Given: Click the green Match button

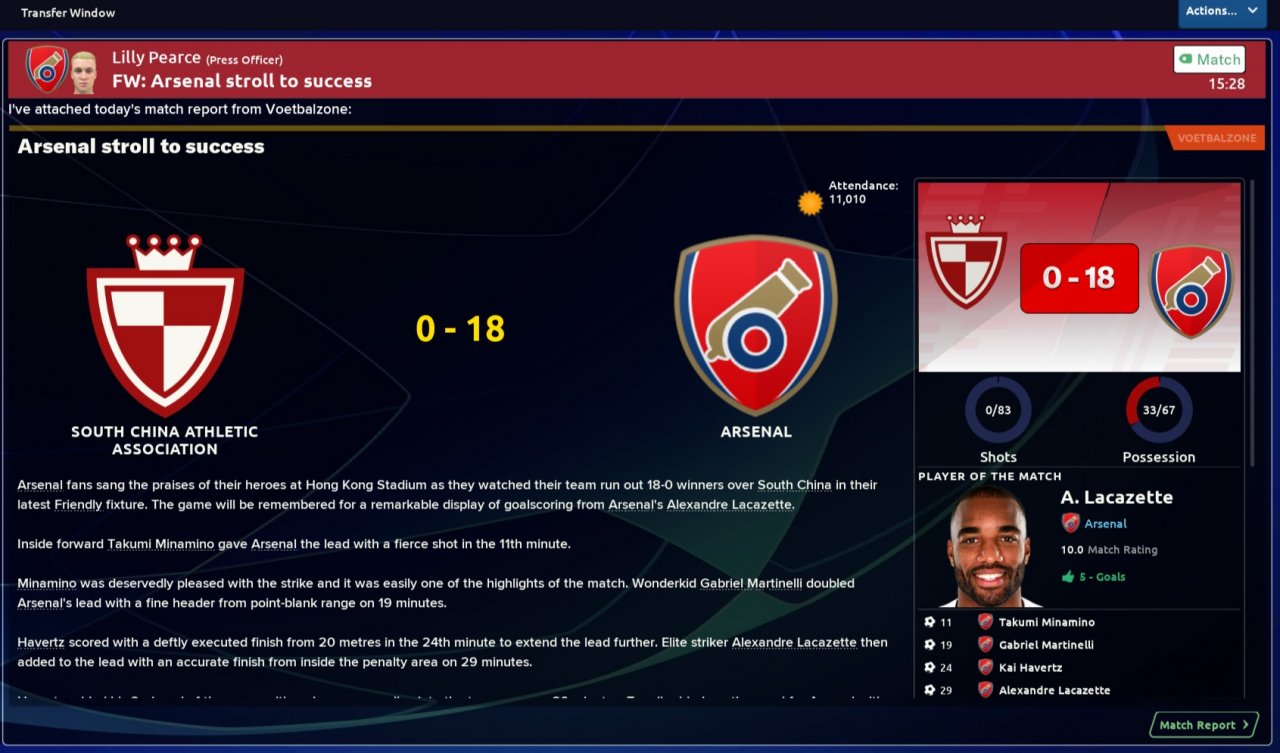Looking at the screenshot, I should point(1209,59).
